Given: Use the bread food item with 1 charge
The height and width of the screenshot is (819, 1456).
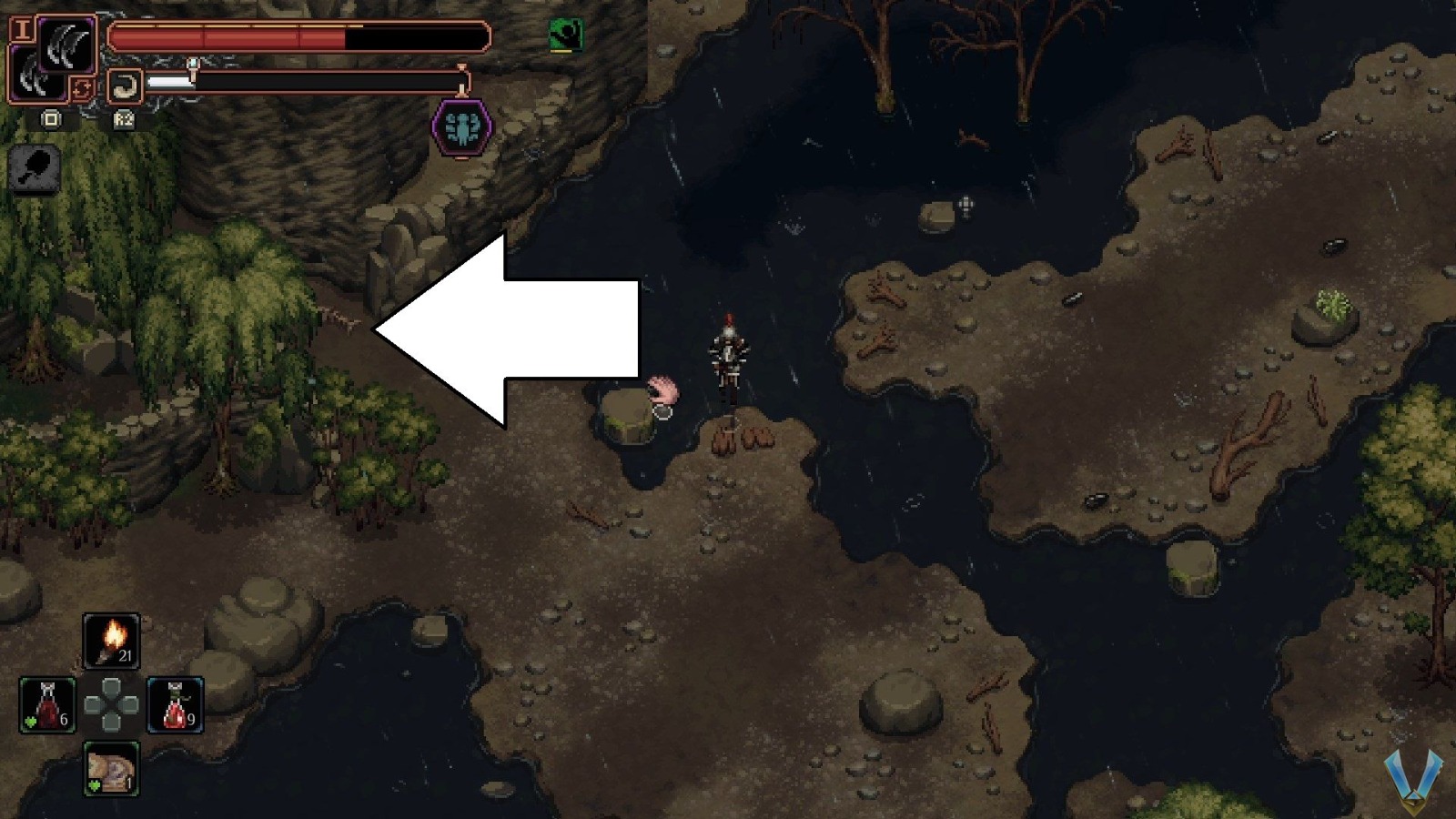Looking at the screenshot, I should click(x=109, y=769).
